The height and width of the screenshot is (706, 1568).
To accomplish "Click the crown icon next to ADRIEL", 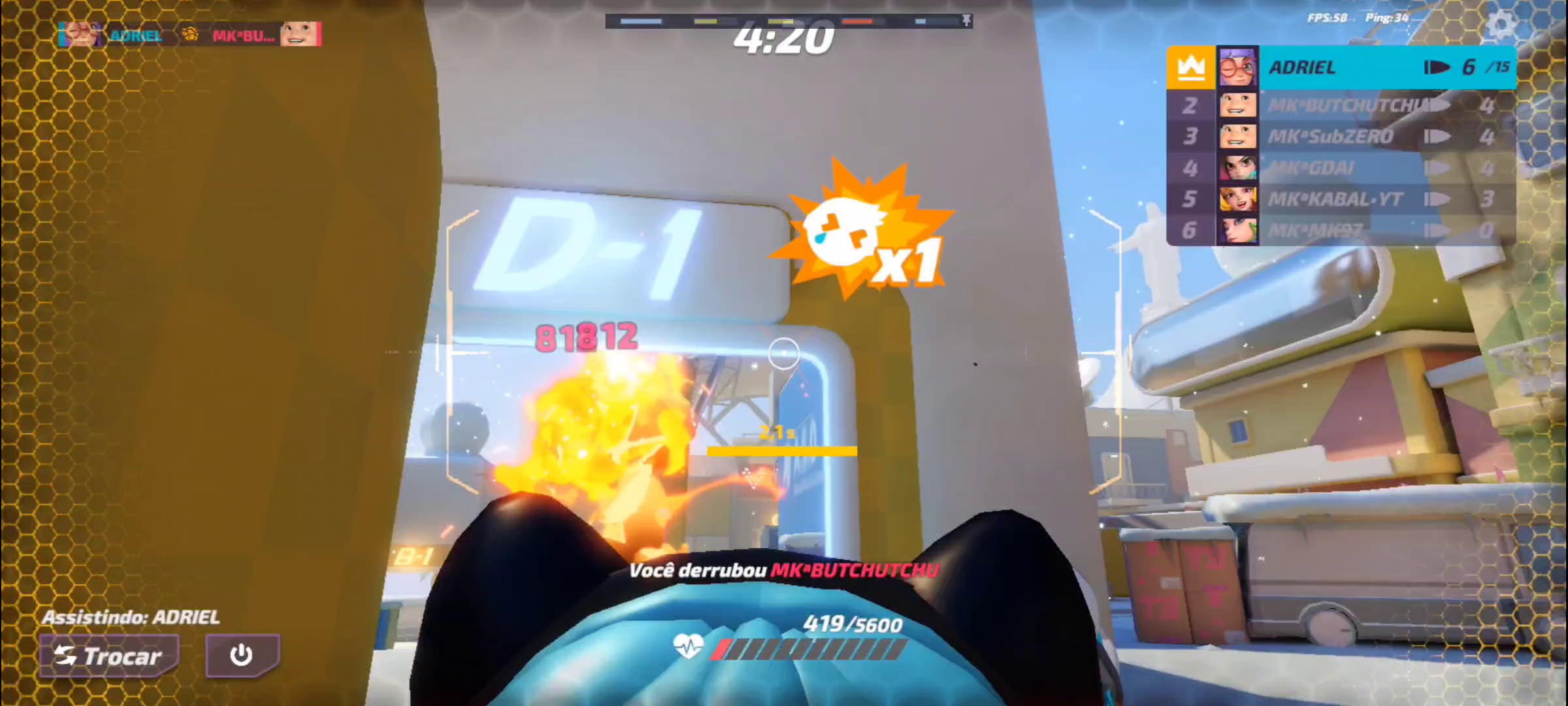I will (1190, 66).
